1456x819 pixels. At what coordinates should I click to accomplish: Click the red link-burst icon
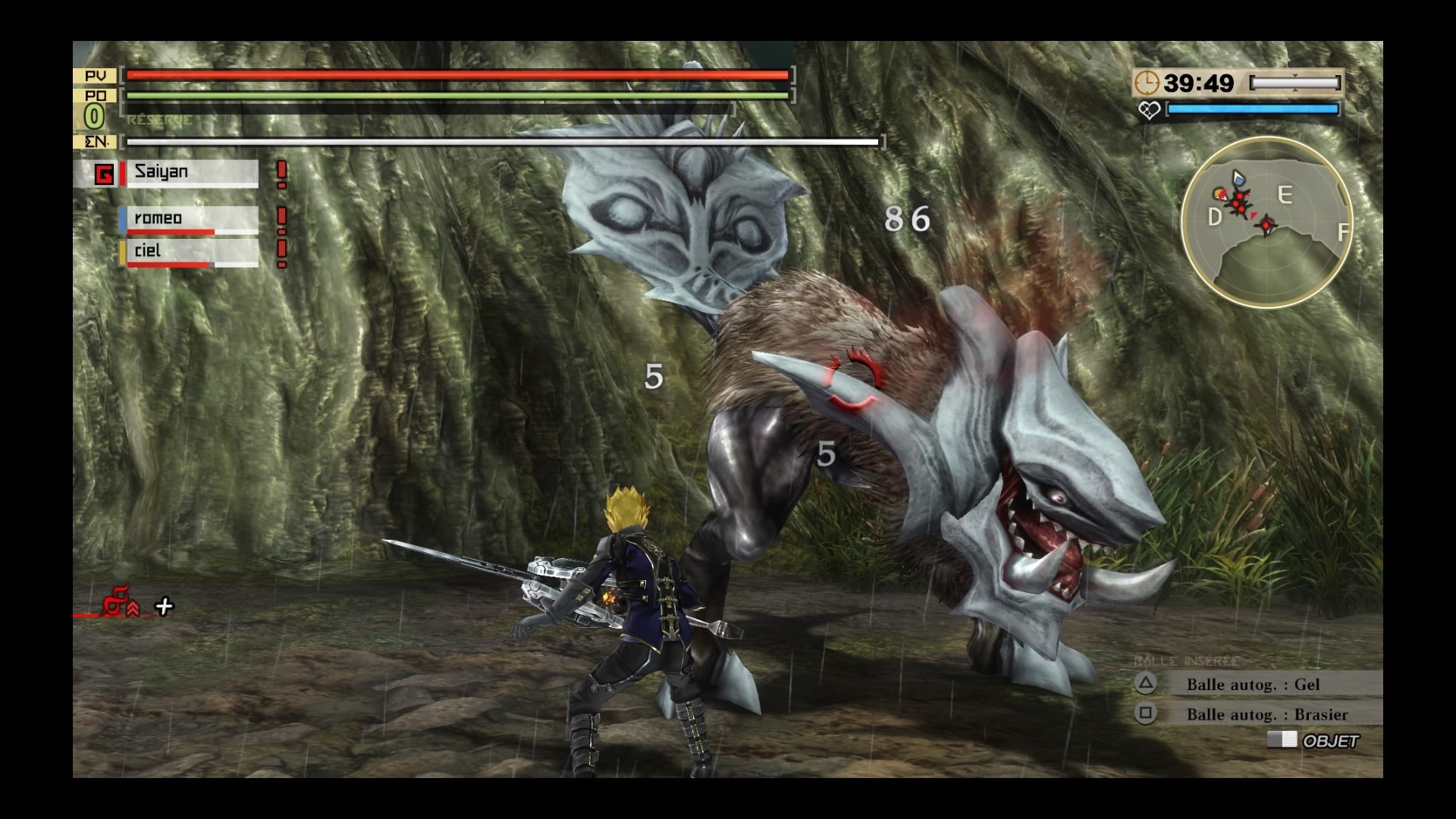coord(120,603)
